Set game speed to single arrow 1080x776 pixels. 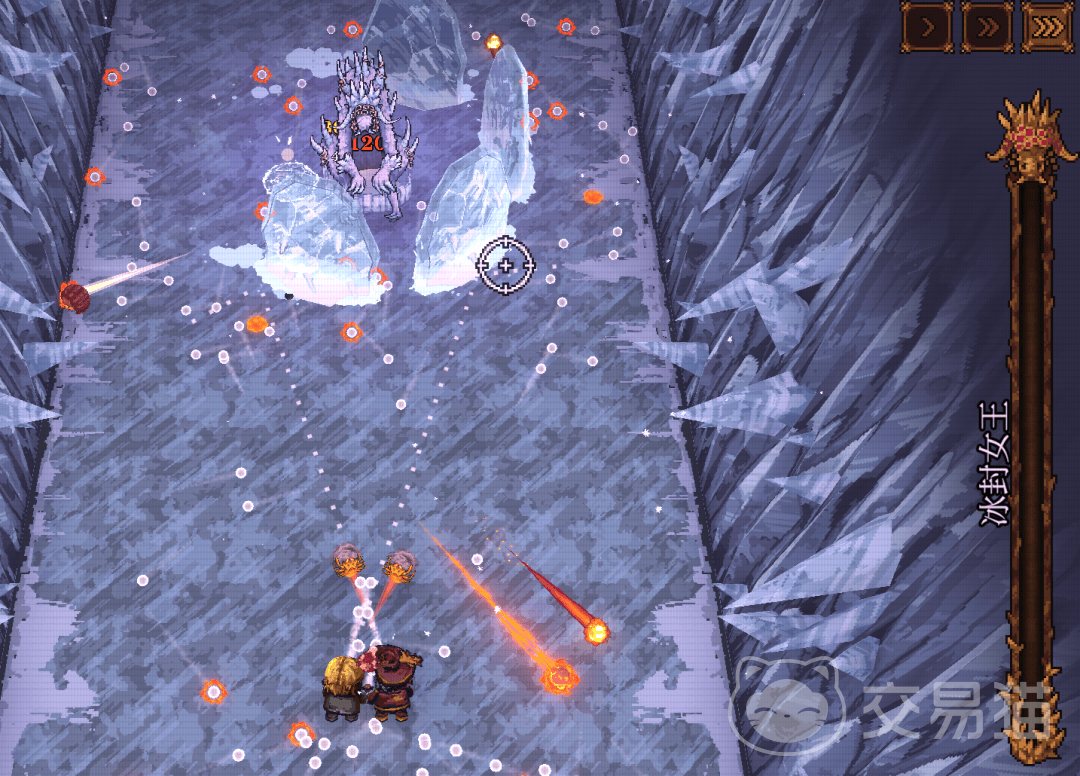(x=927, y=27)
